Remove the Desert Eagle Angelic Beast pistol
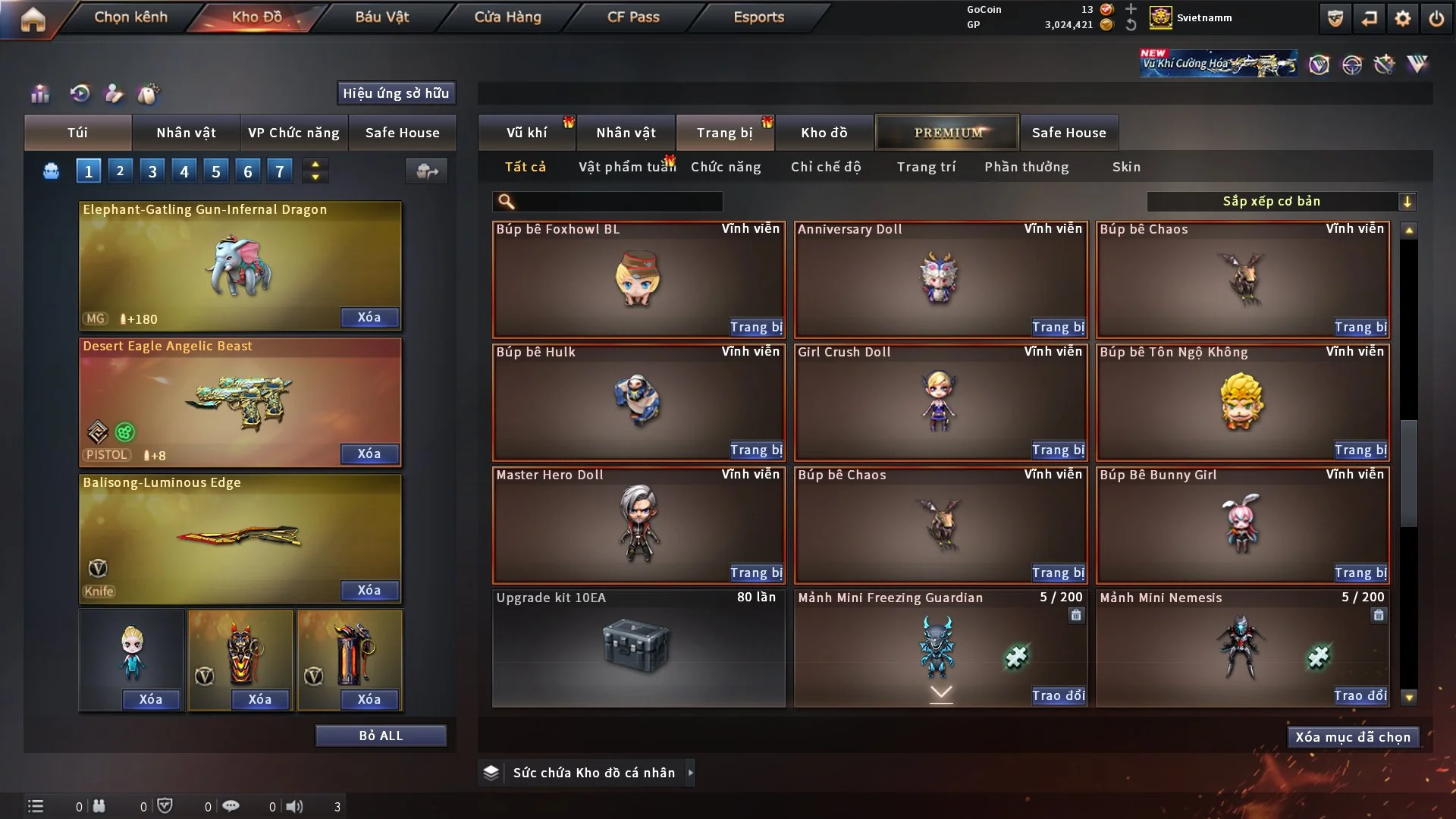The image size is (1456, 819). (369, 453)
